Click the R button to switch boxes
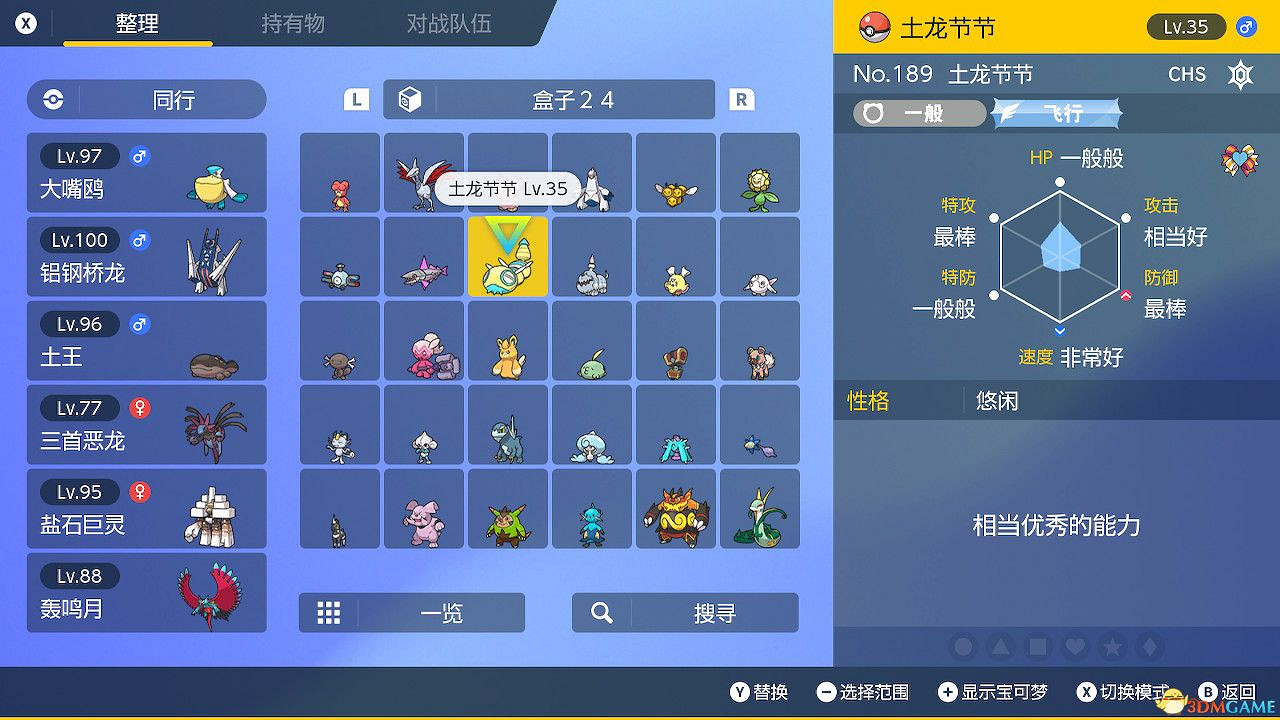Screen dimensions: 1280x720 click(740, 100)
